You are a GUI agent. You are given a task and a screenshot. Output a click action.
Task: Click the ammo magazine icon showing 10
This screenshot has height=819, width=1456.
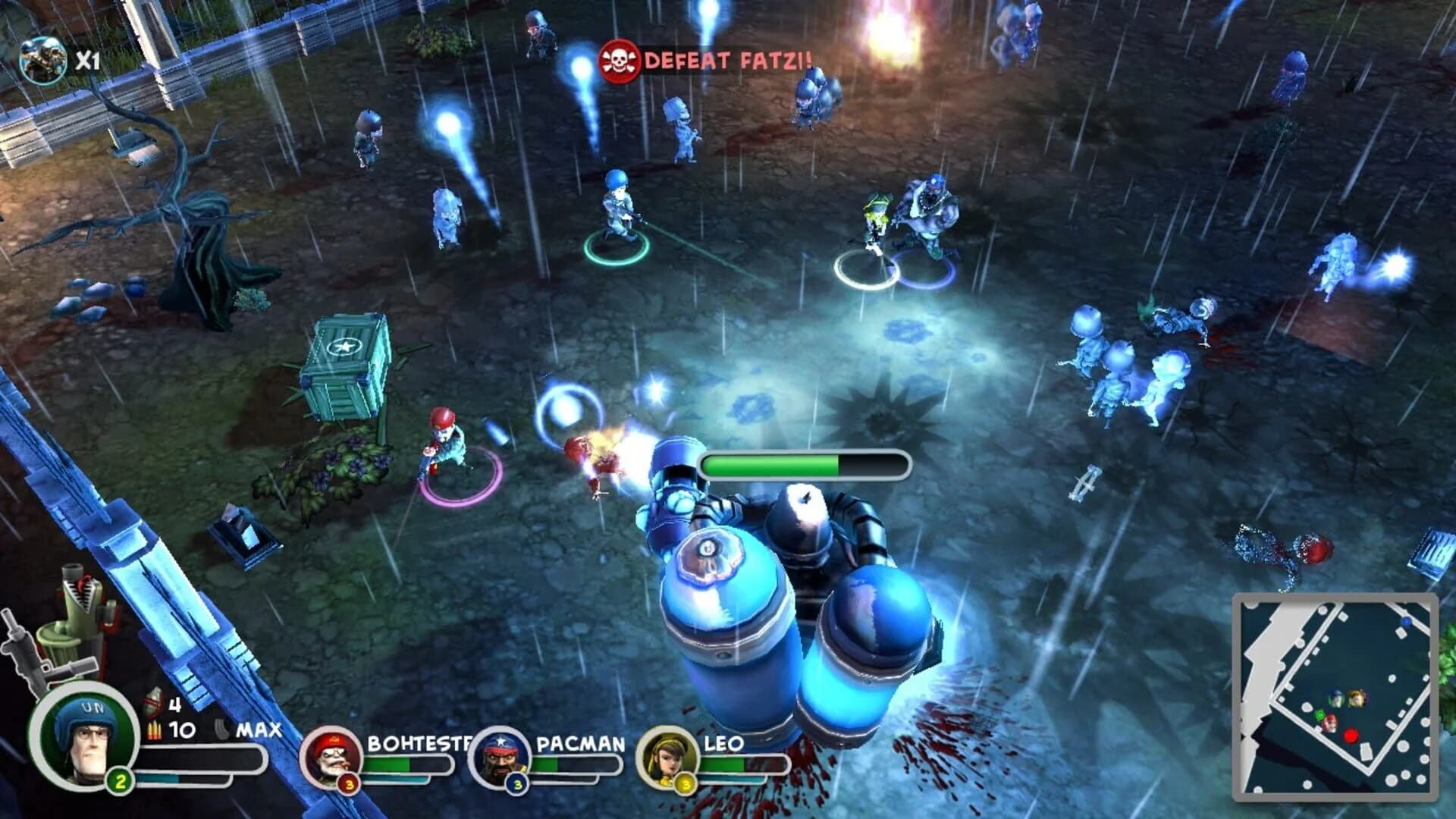tap(154, 730)
